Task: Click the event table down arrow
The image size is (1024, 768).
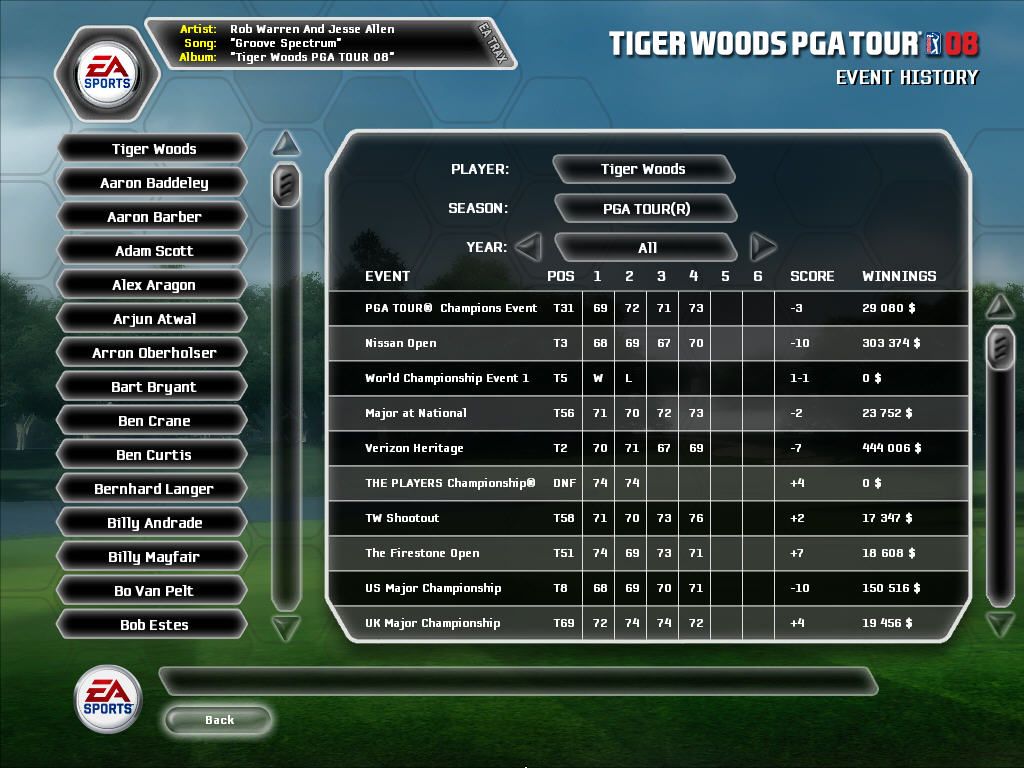Action: click(1000, 625)
